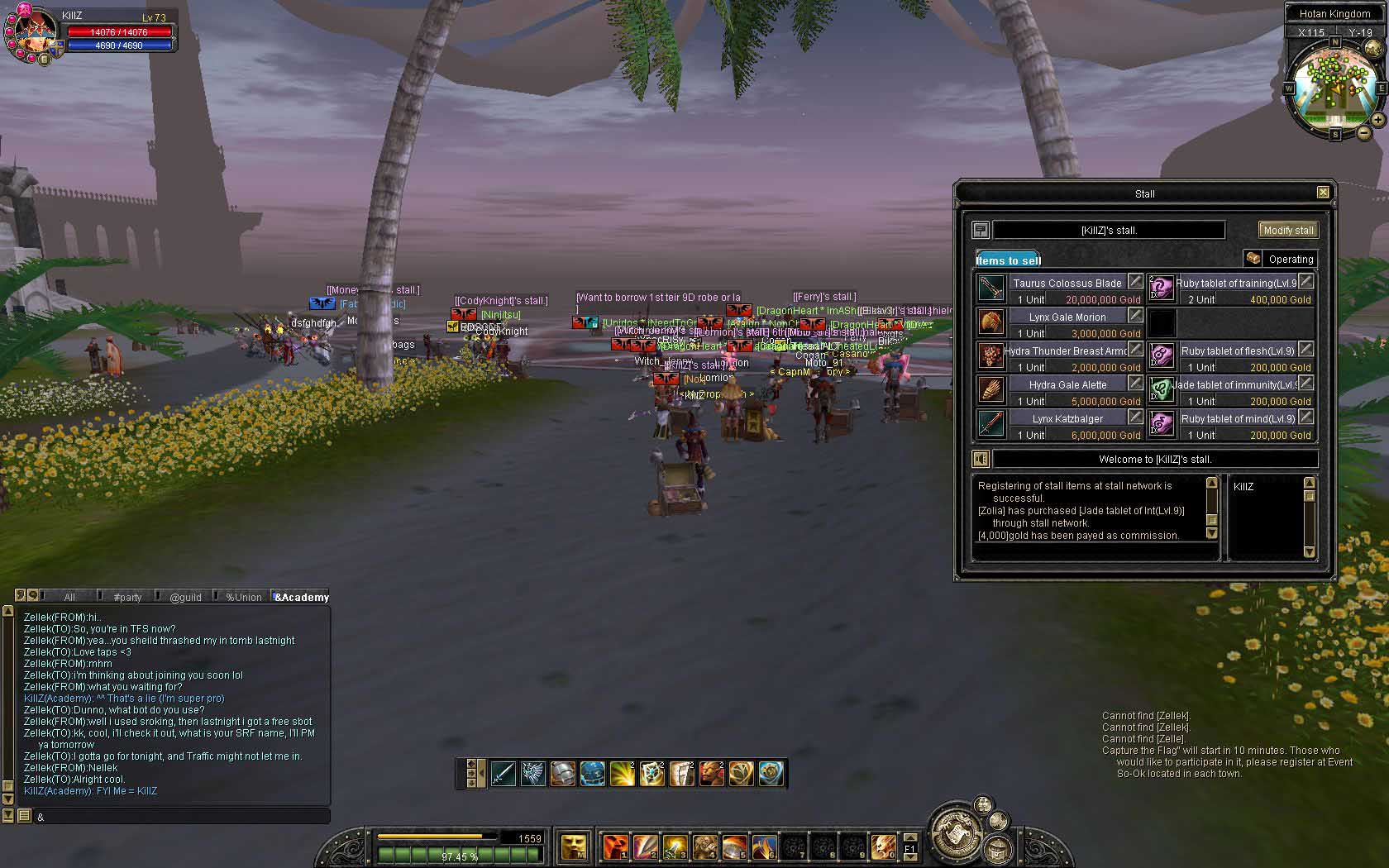Edit the Lynx Gale Morion listing
Screen dimensions: 1389x868
click(x=1135, y=316)
